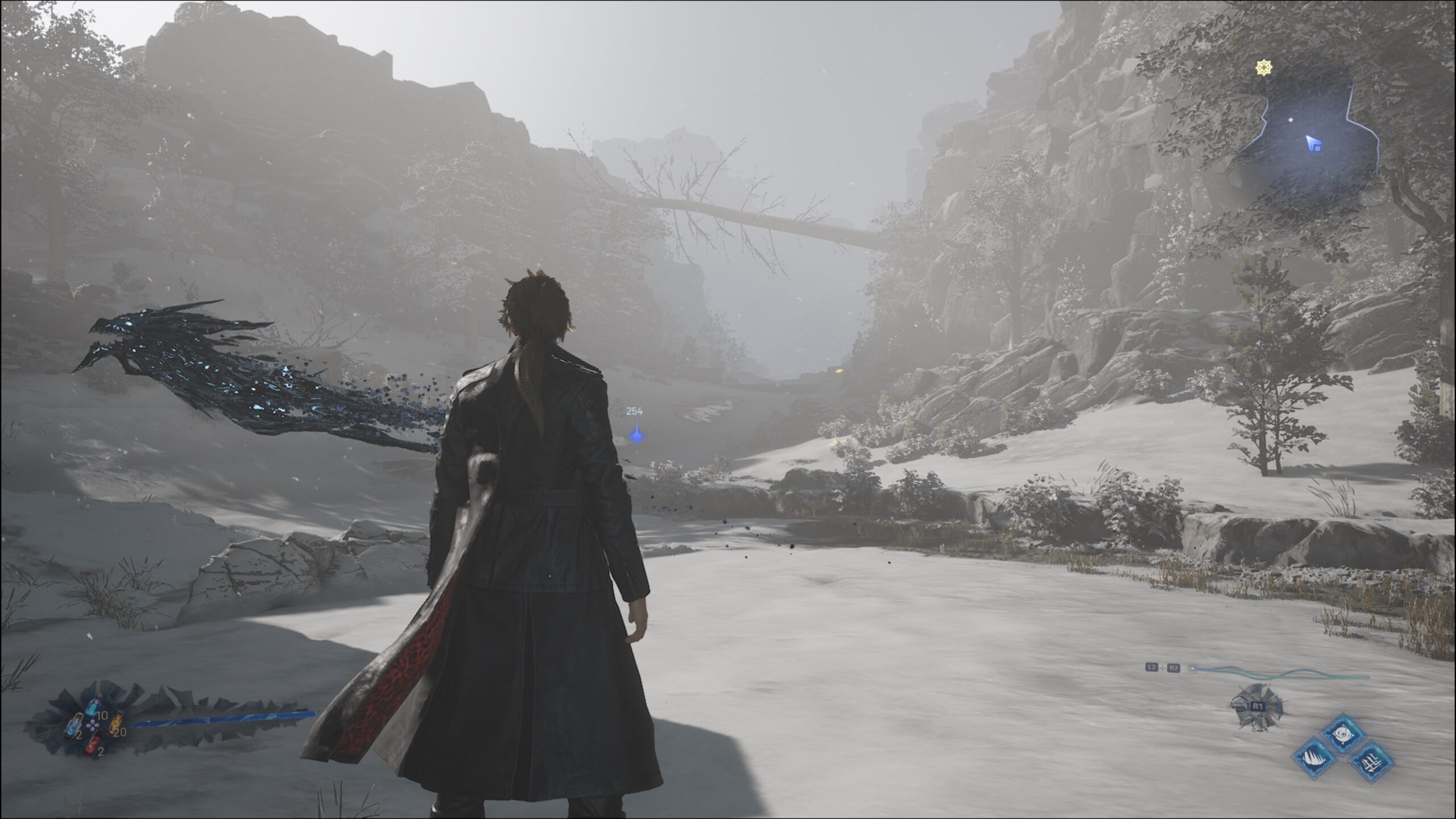Activate the swirling vortex ability icon

tap(1343, 734)
